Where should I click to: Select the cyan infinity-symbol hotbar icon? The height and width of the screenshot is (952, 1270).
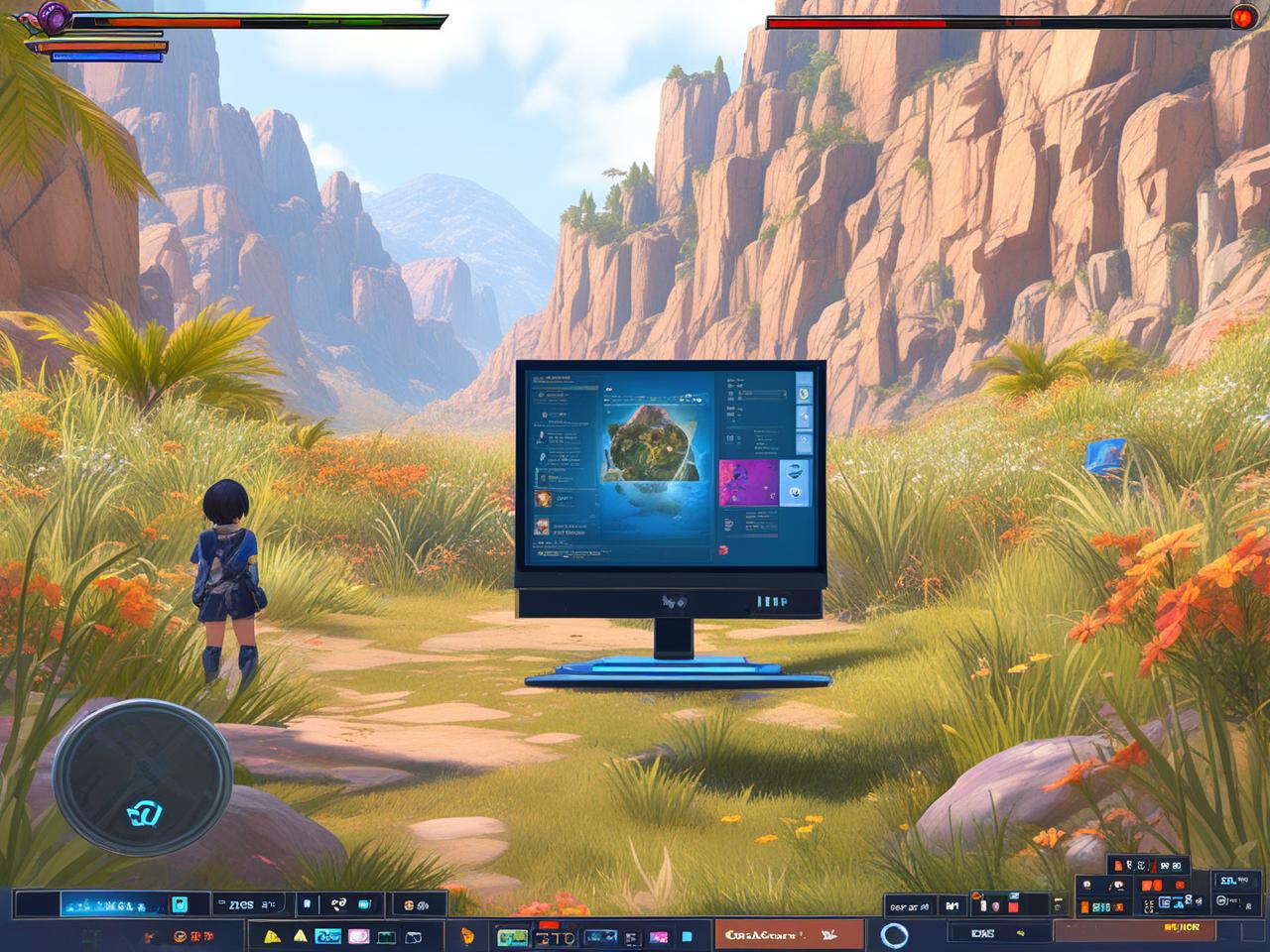(327, 936)
